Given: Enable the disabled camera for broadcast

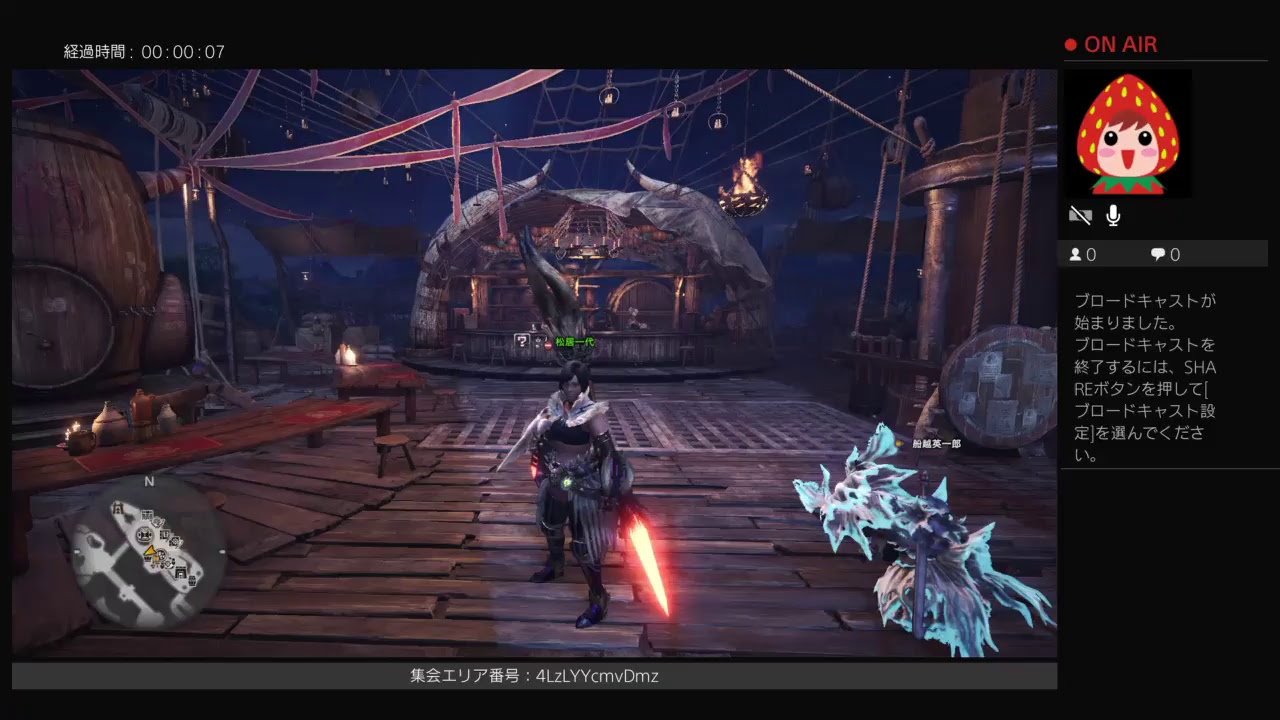Looking at the screenshot, I should click(x=1081, y=215).
